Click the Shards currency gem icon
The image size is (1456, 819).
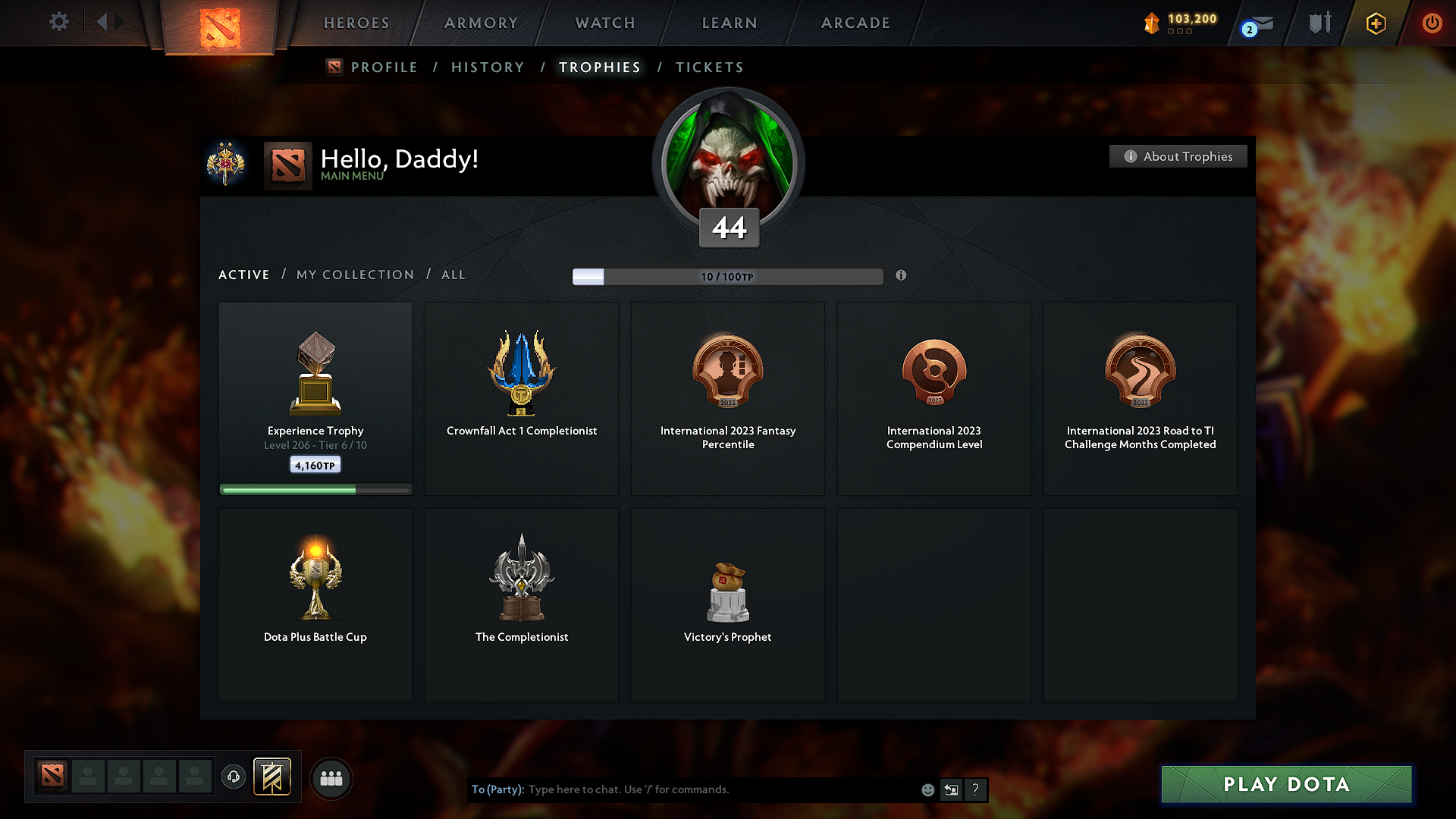click(x=1153, y=23)
